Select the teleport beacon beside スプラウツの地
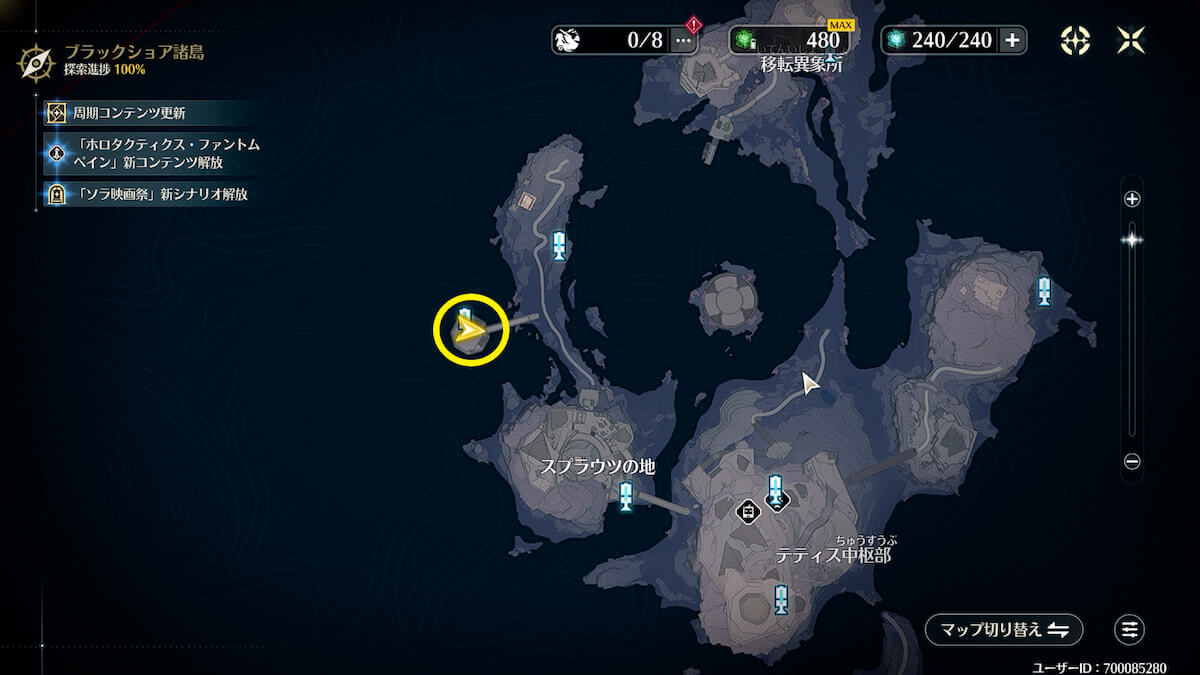 click(626, 496)
